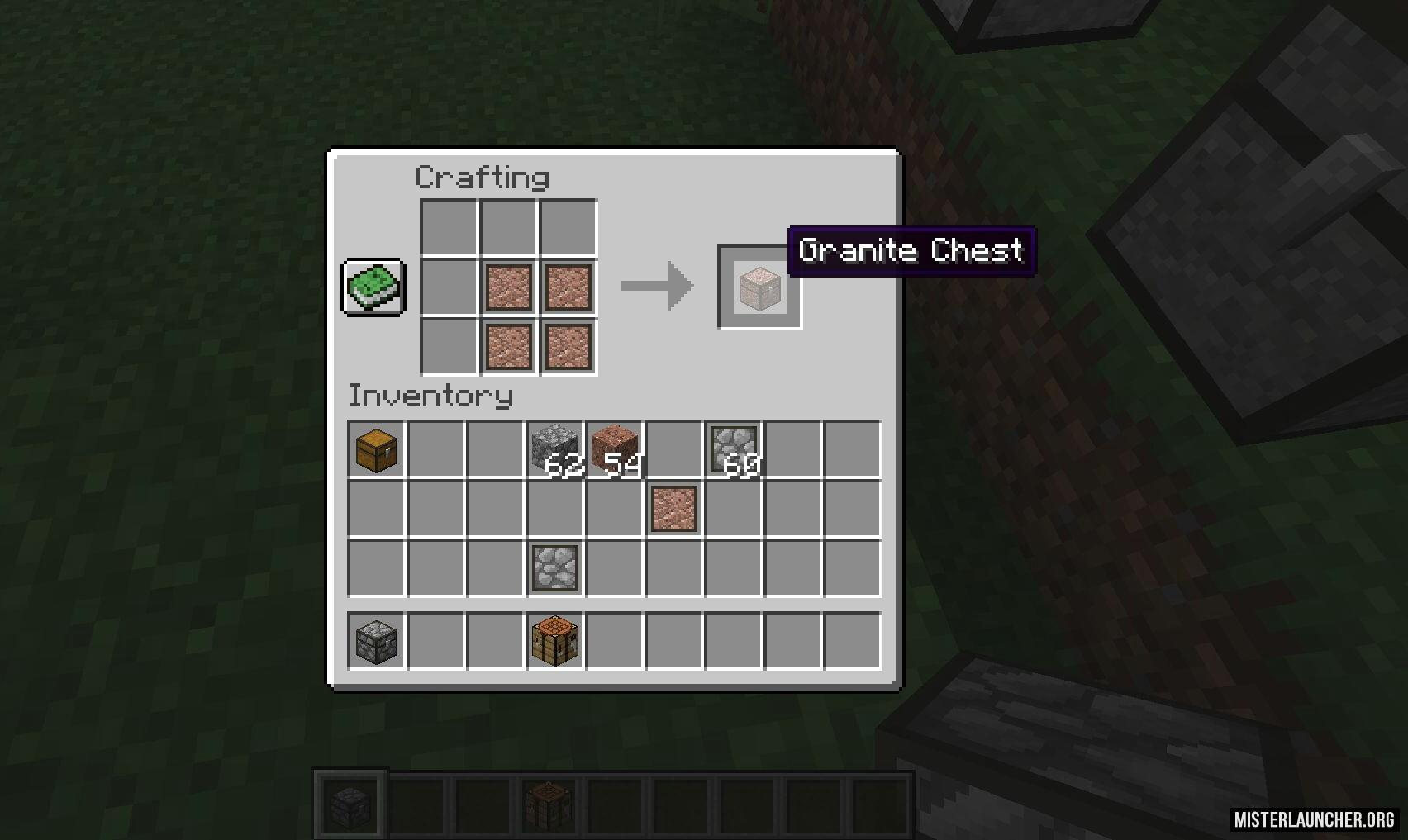This screenshot has height=840, width=1408.
Task: Take the Granite Chest from the output slot
Action: 759,287
